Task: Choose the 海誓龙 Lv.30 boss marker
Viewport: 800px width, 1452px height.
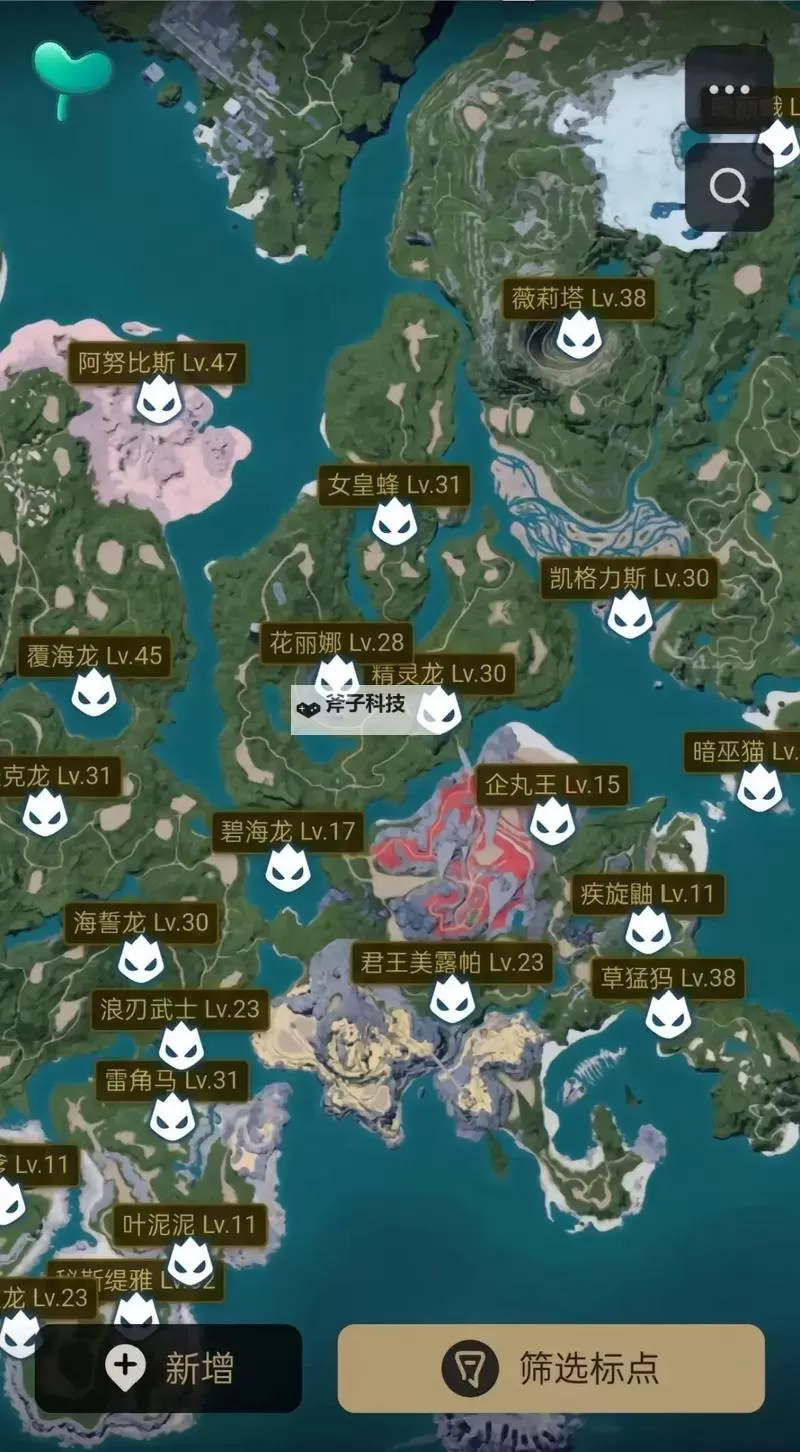Action: 141,959
